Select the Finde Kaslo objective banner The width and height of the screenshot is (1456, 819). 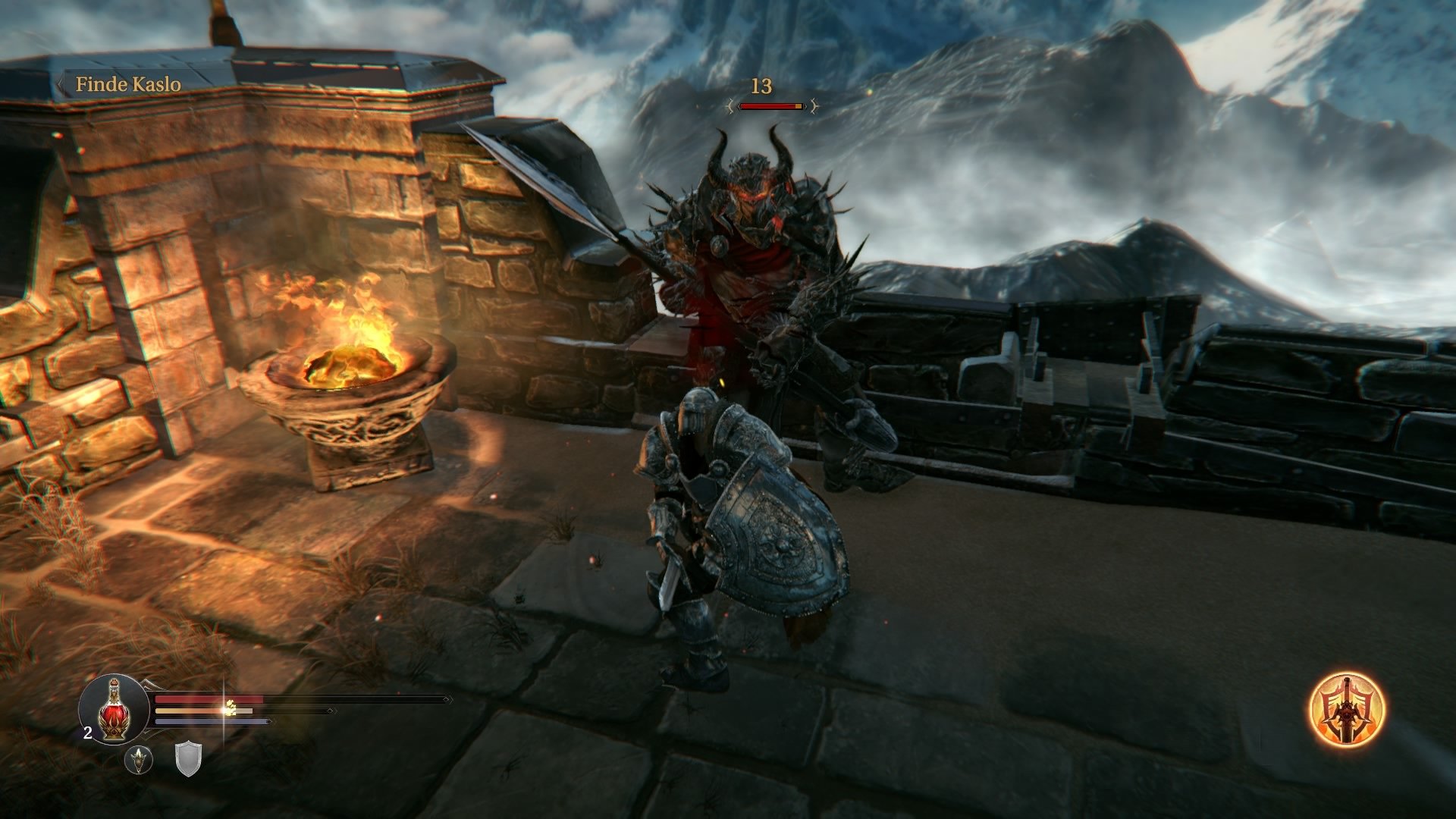(129, 85)
